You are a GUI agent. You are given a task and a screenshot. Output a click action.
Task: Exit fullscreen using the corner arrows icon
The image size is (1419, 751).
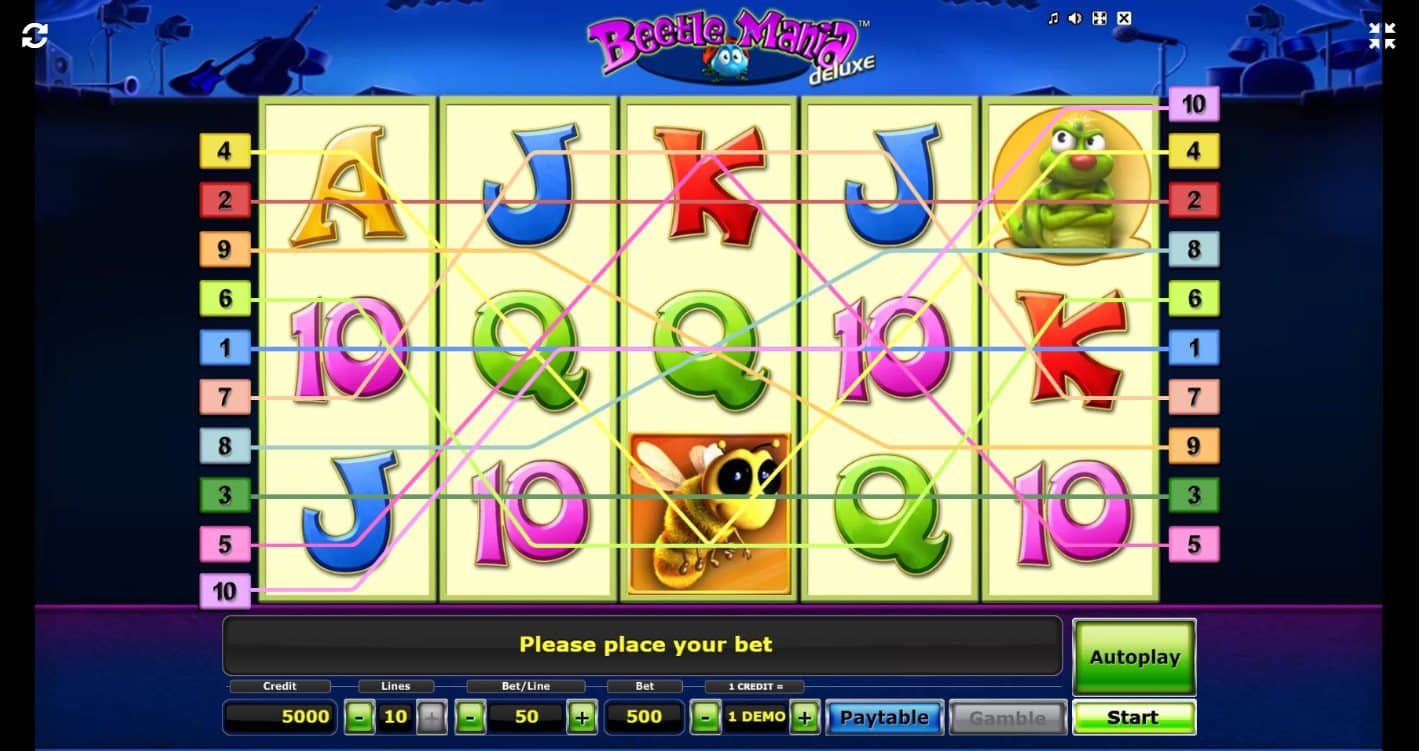point(1382,36)
